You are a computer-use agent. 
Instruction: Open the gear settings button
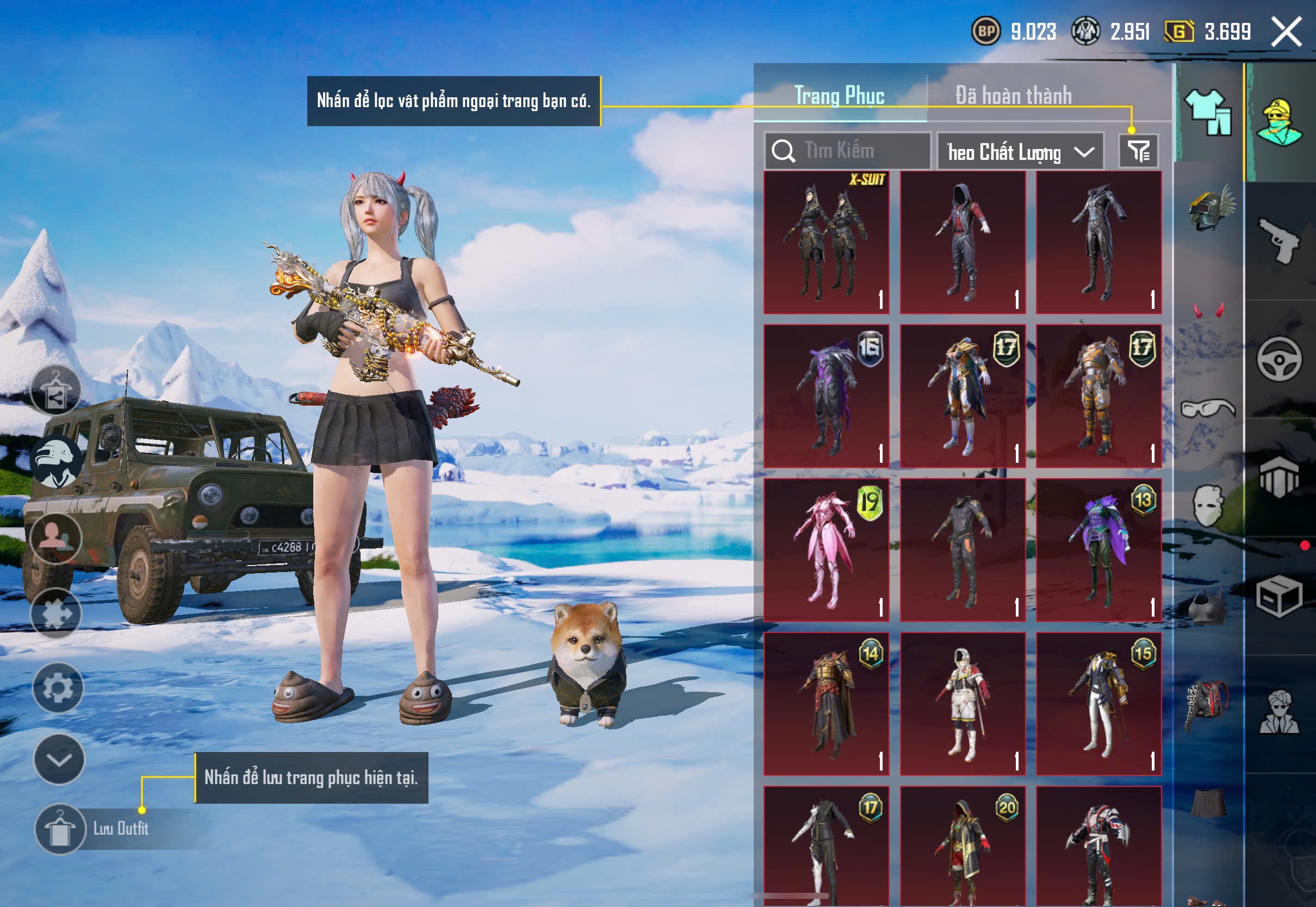(x=58, y=688)
